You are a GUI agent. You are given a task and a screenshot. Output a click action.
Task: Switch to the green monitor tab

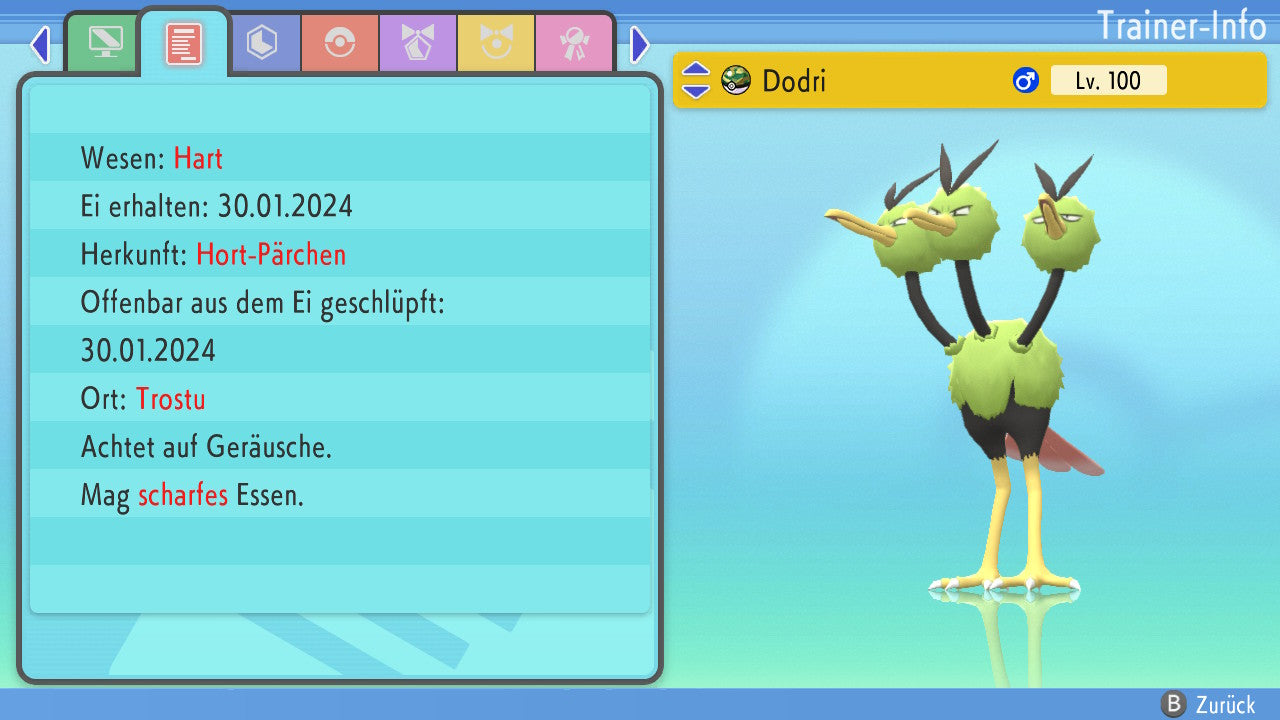click(104, 43)
